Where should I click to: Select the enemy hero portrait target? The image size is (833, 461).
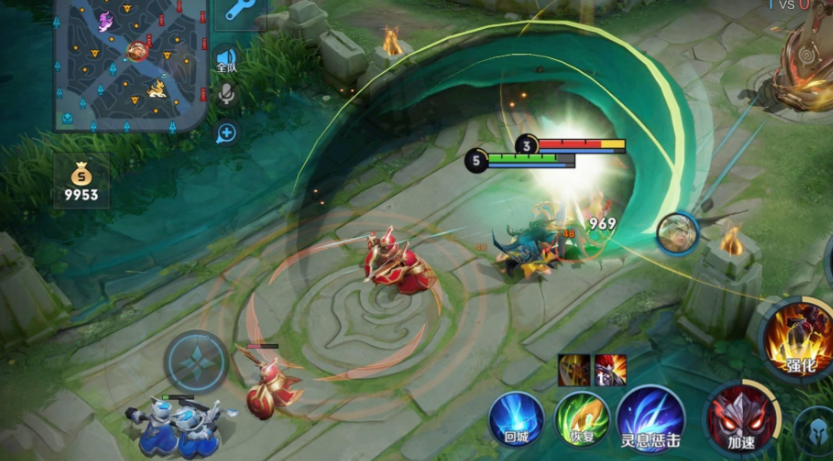coord(677,232)
